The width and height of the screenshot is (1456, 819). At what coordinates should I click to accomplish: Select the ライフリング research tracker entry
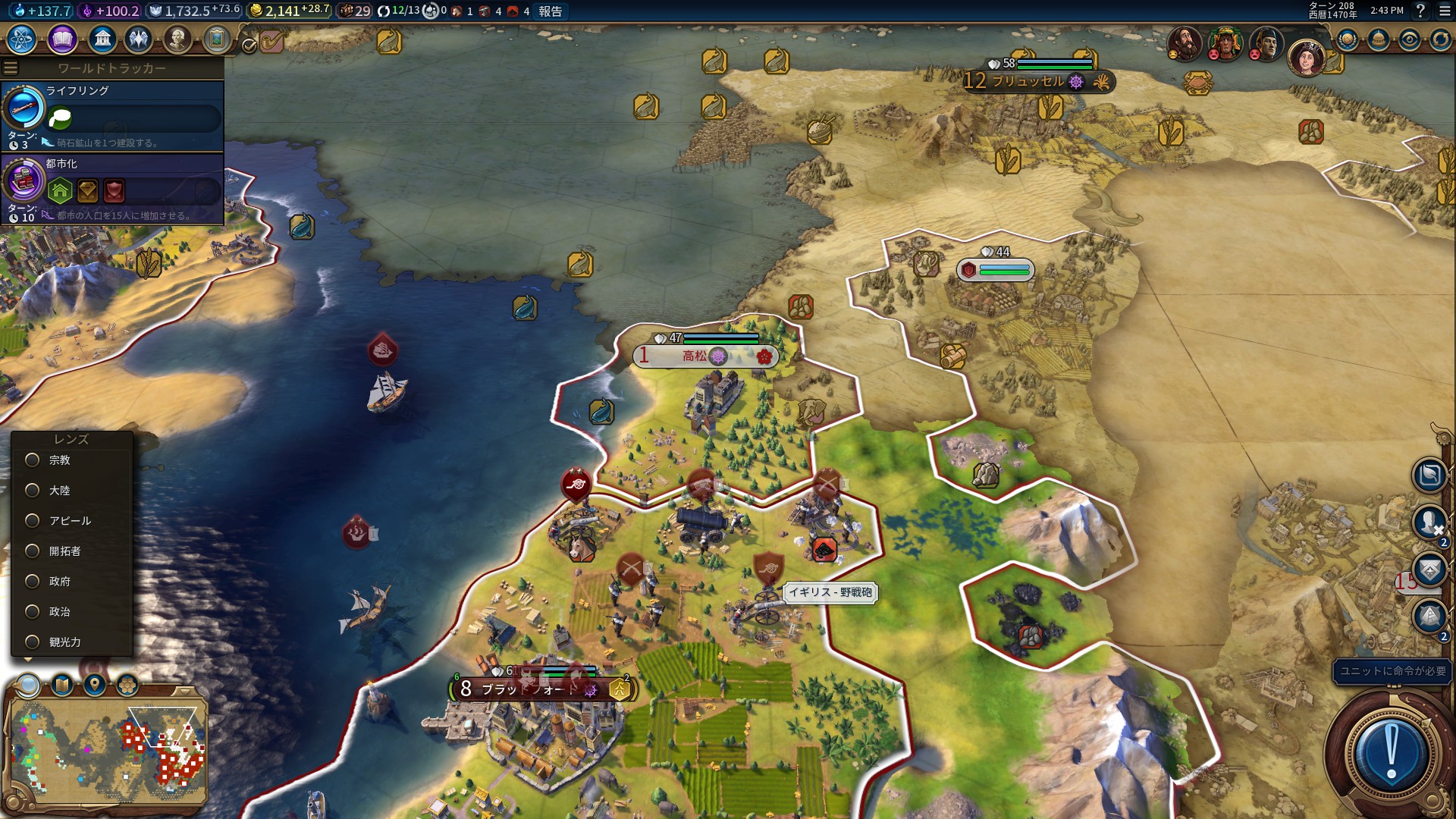pos(112,116)
